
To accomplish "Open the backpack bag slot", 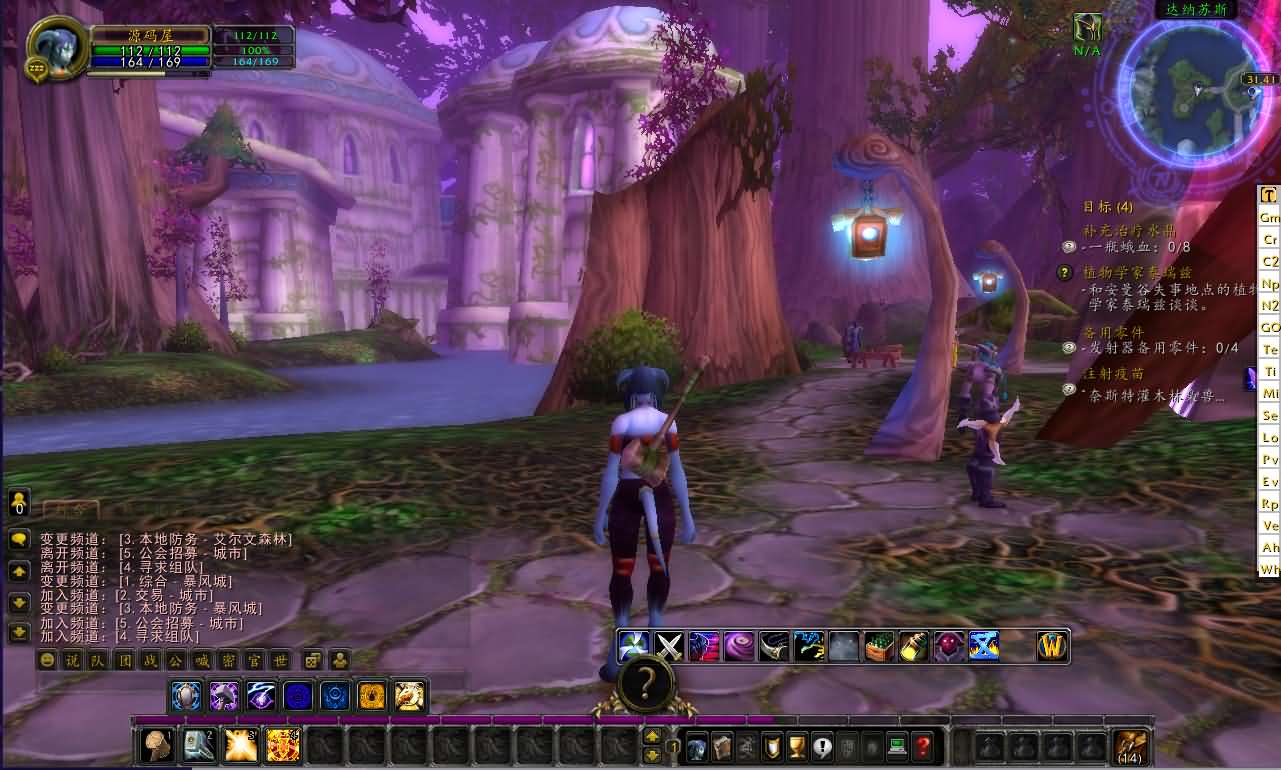I will pos(1133,746).
